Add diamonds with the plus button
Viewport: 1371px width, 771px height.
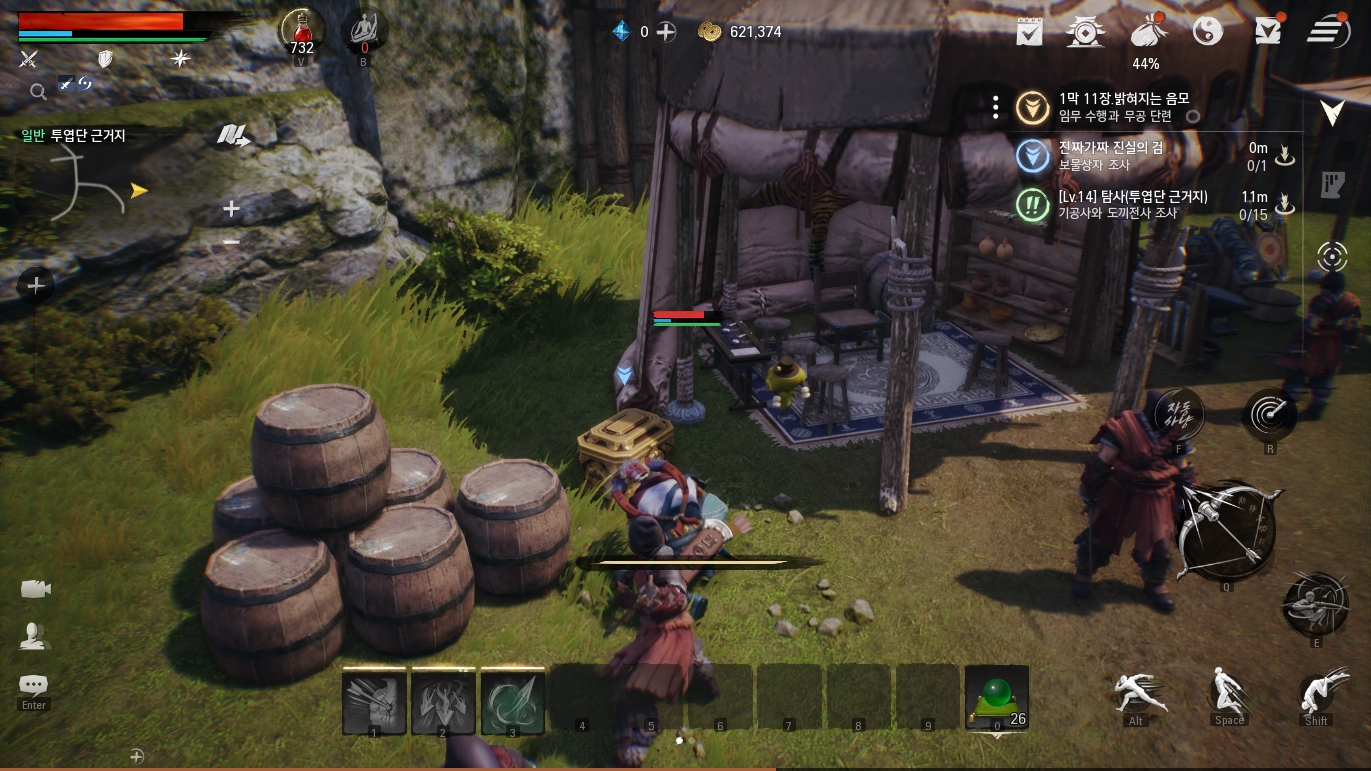coord(666,32)
